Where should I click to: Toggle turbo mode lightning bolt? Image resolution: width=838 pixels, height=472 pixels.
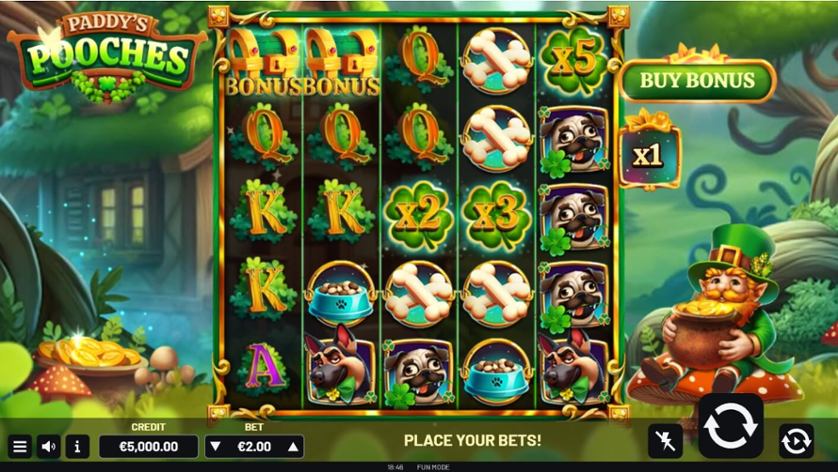point(664,440)
